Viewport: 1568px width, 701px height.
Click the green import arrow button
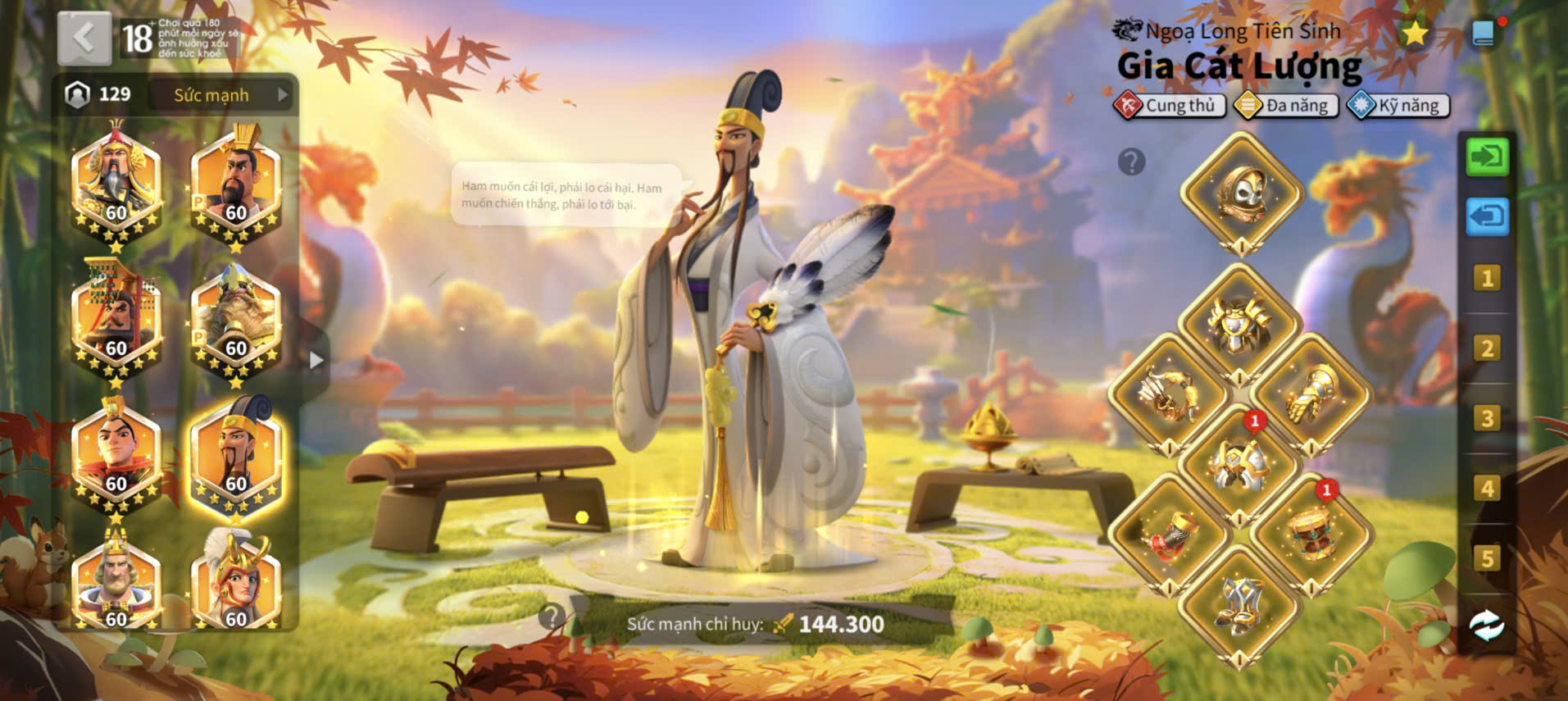pyautogui.click(x=1487, y=157)
